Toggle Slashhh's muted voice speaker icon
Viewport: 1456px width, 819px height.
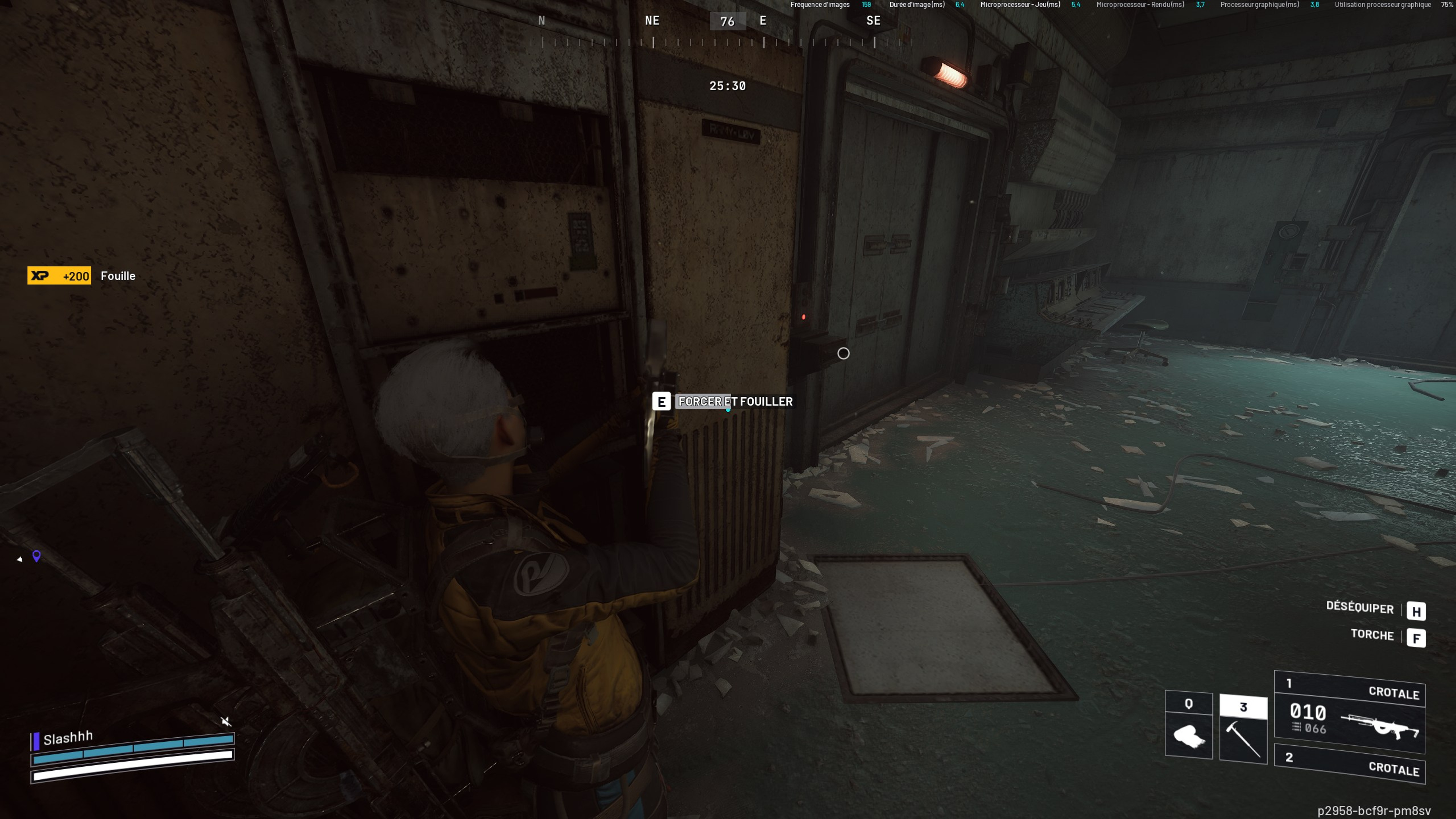pyautogui.click(x=227, y=722)
